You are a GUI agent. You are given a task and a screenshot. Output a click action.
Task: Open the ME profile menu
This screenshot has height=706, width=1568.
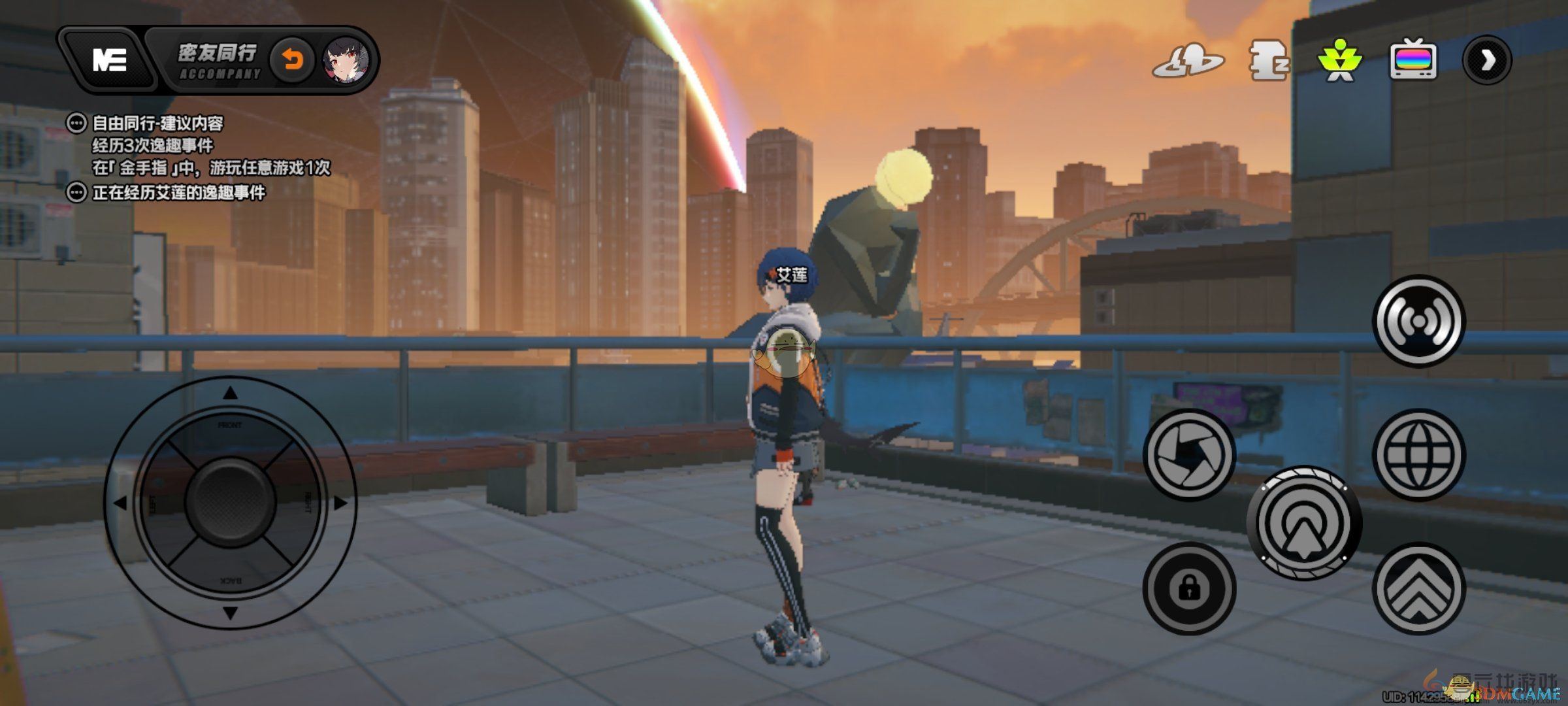tap(109, 59)
